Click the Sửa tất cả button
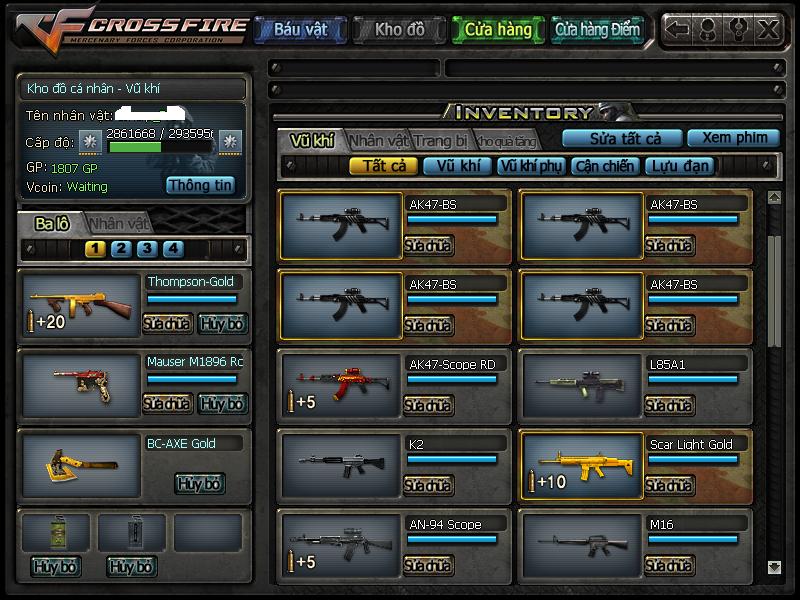The width and height of the screenshot is (800, 600). click(624, 138)
